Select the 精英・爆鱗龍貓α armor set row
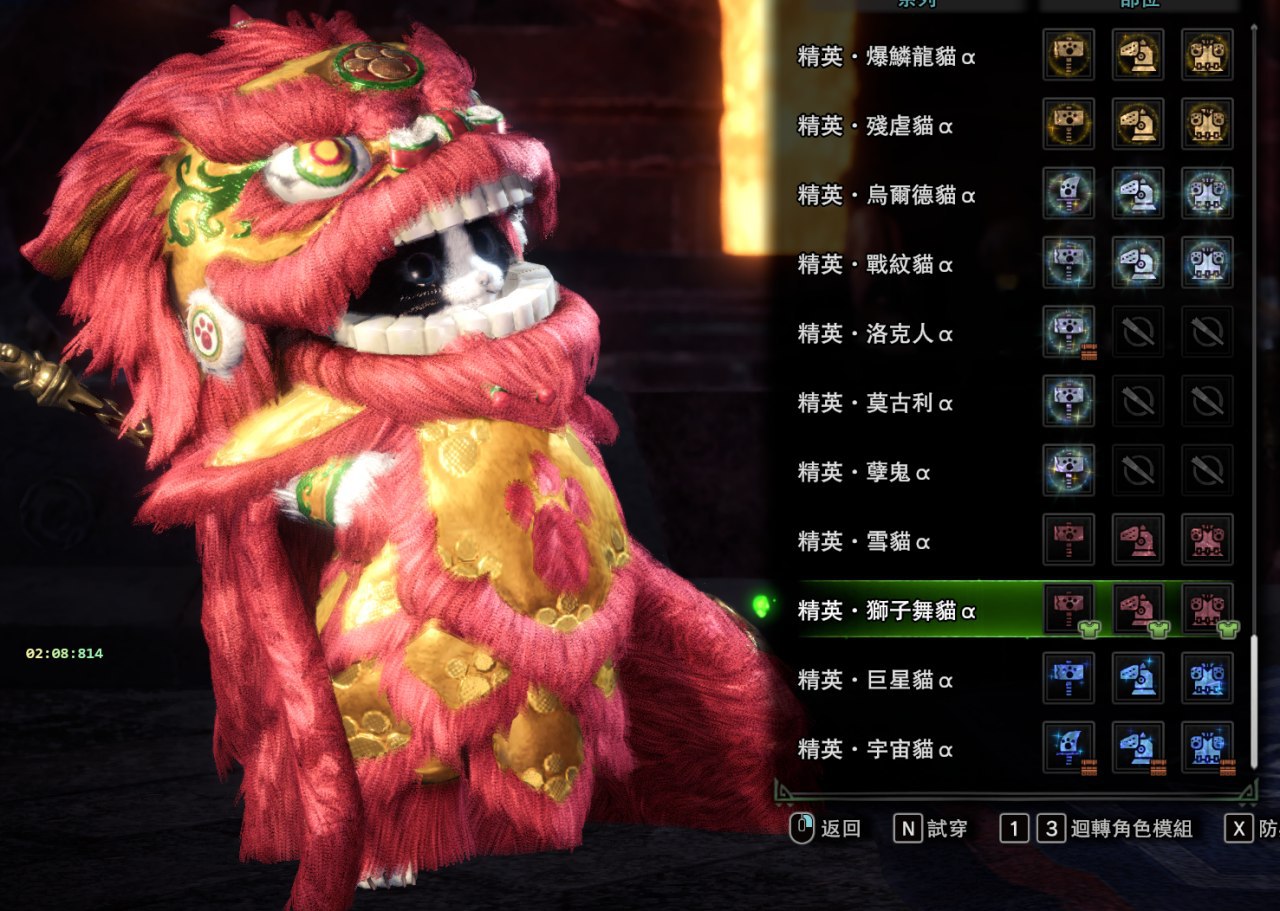The image size is (1280, 911). [886, 57]
